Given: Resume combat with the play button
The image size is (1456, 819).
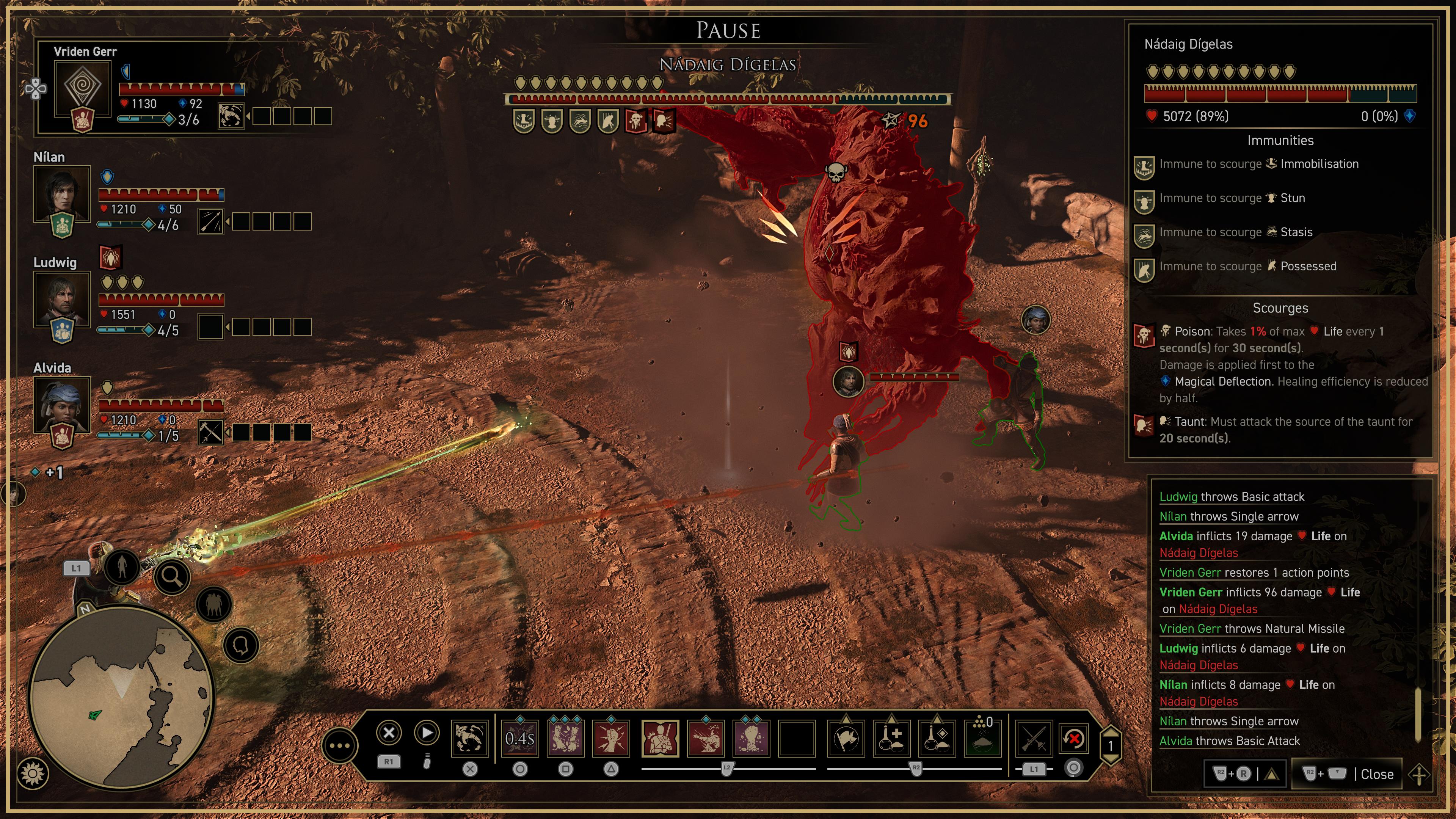Looking at the screenshot, I should [427, 734].
